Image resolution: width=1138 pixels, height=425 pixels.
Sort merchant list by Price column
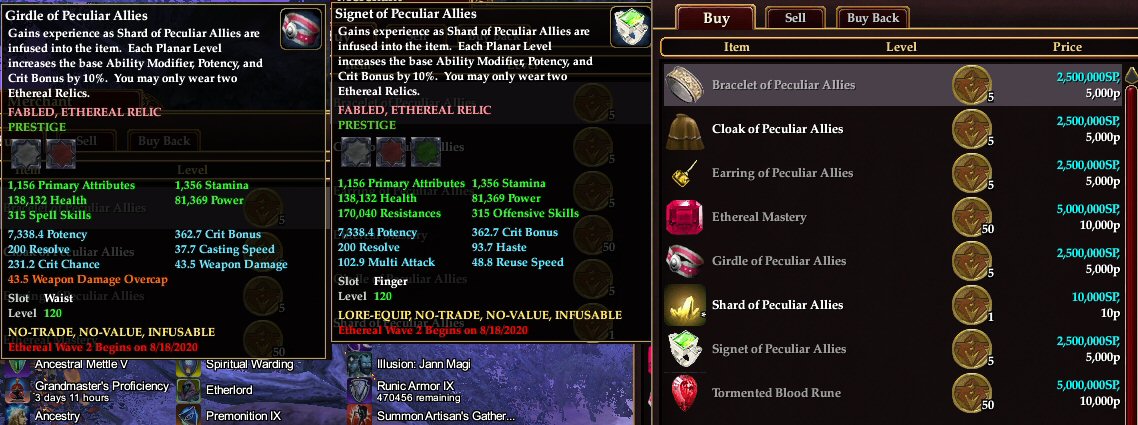[x=1066, y=47]
